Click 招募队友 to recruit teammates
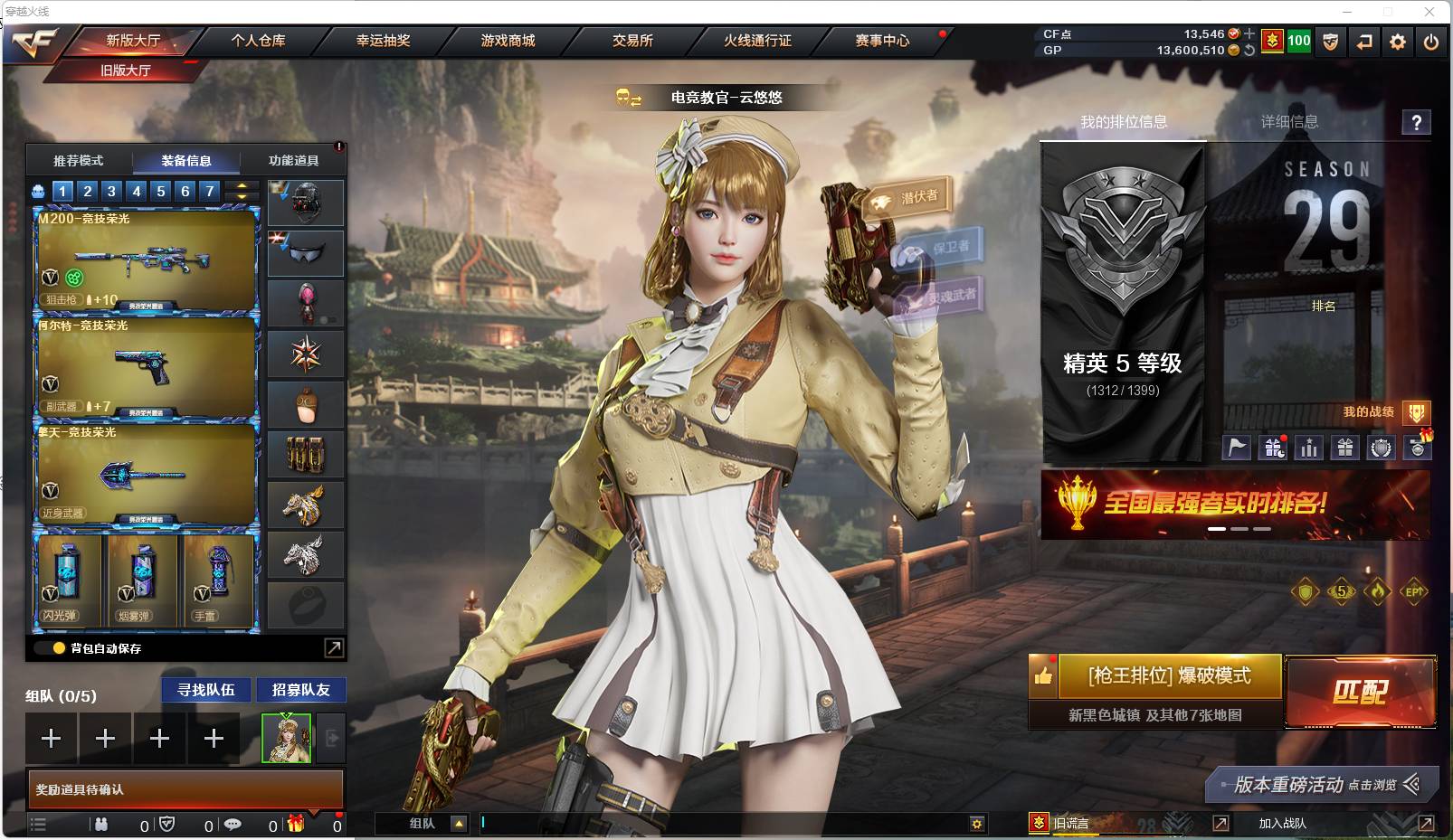Screen dimensions: 1453x840 301,689
